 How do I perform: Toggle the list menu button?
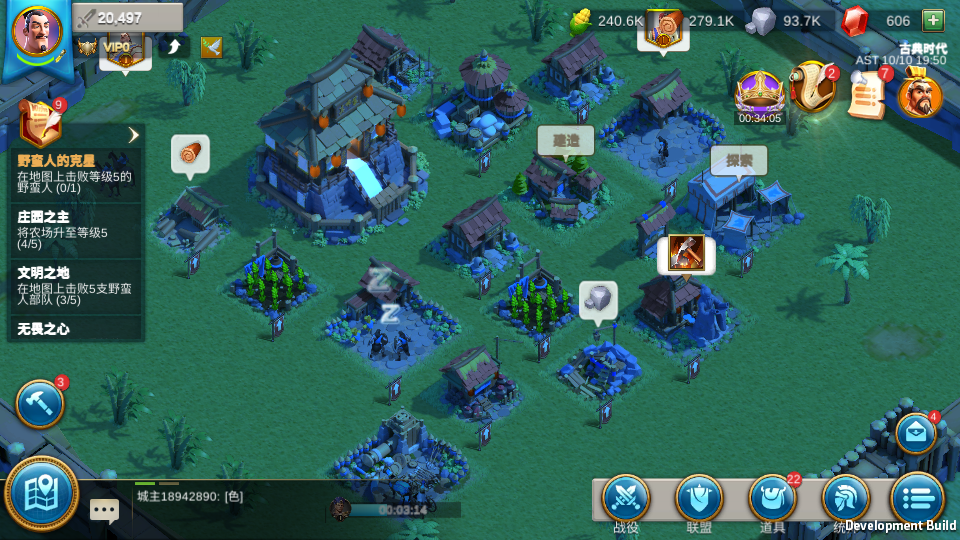[x=917, y=499]
